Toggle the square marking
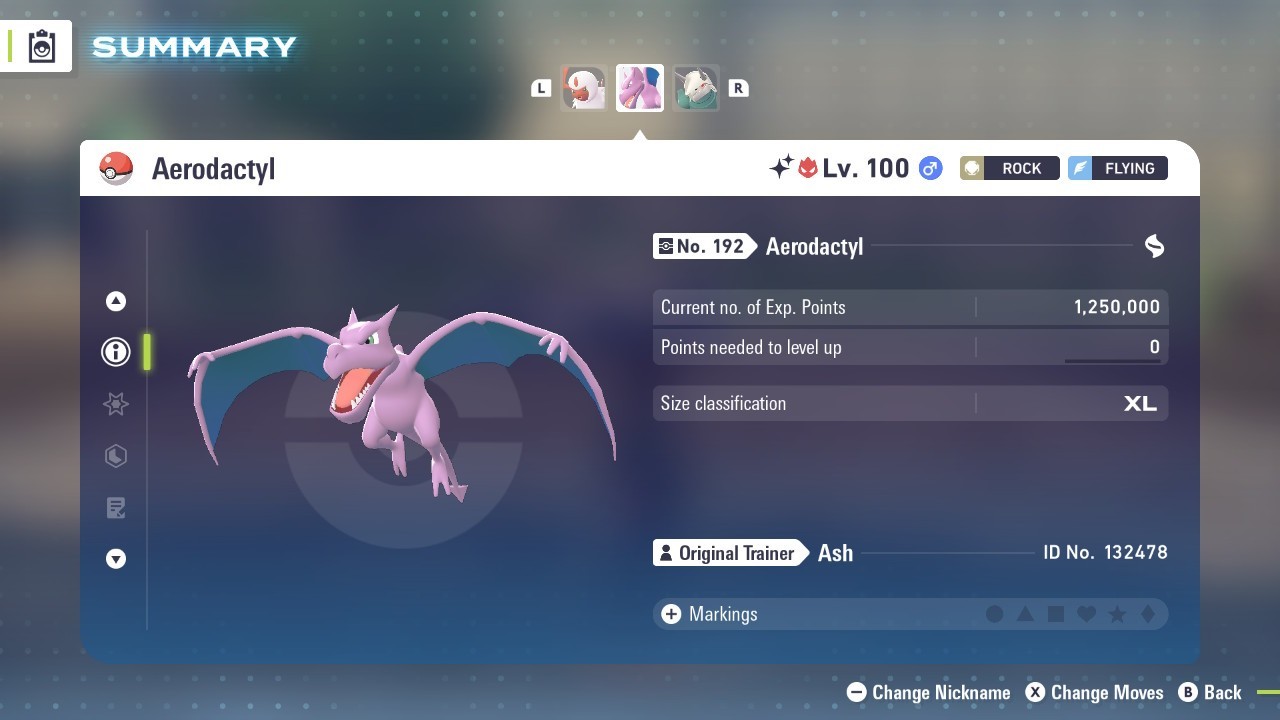This screenshot has width=1280, height=720. [x=1055, y=614]
